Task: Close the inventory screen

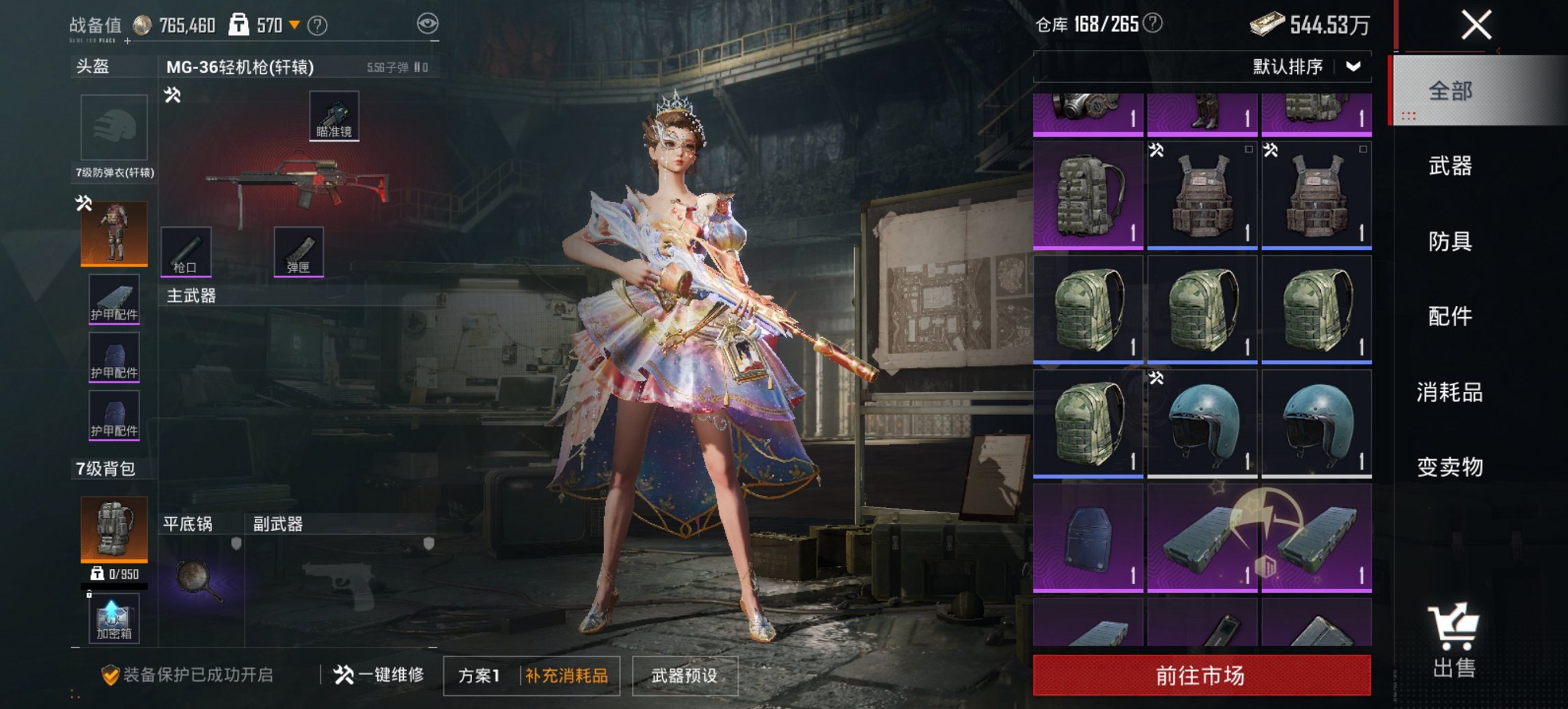Action: pos(1476,26)
